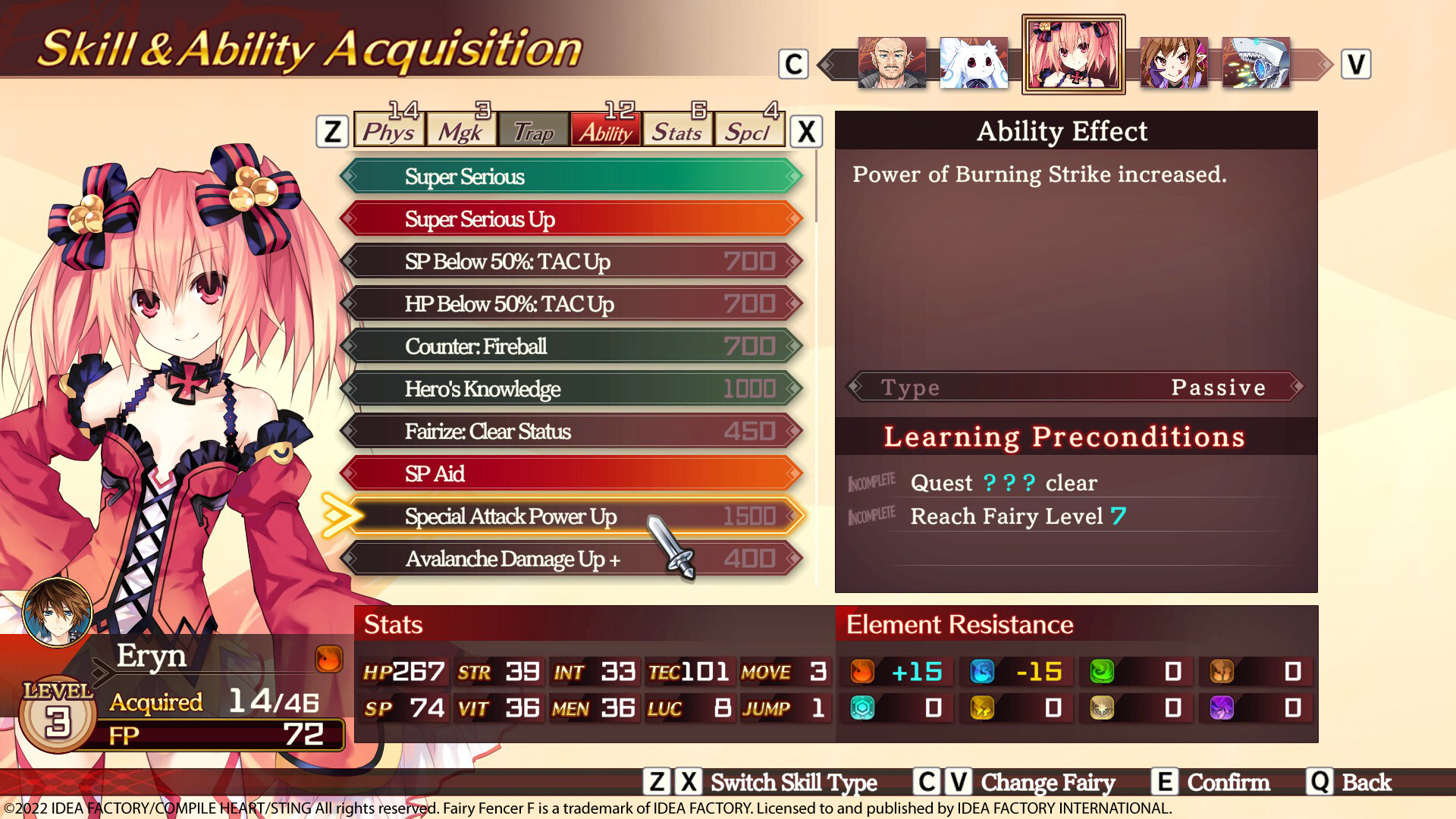Screen dimensions: 1456x819
Task: Open the Spcl skill tab
Action: [x=748, y=131]
